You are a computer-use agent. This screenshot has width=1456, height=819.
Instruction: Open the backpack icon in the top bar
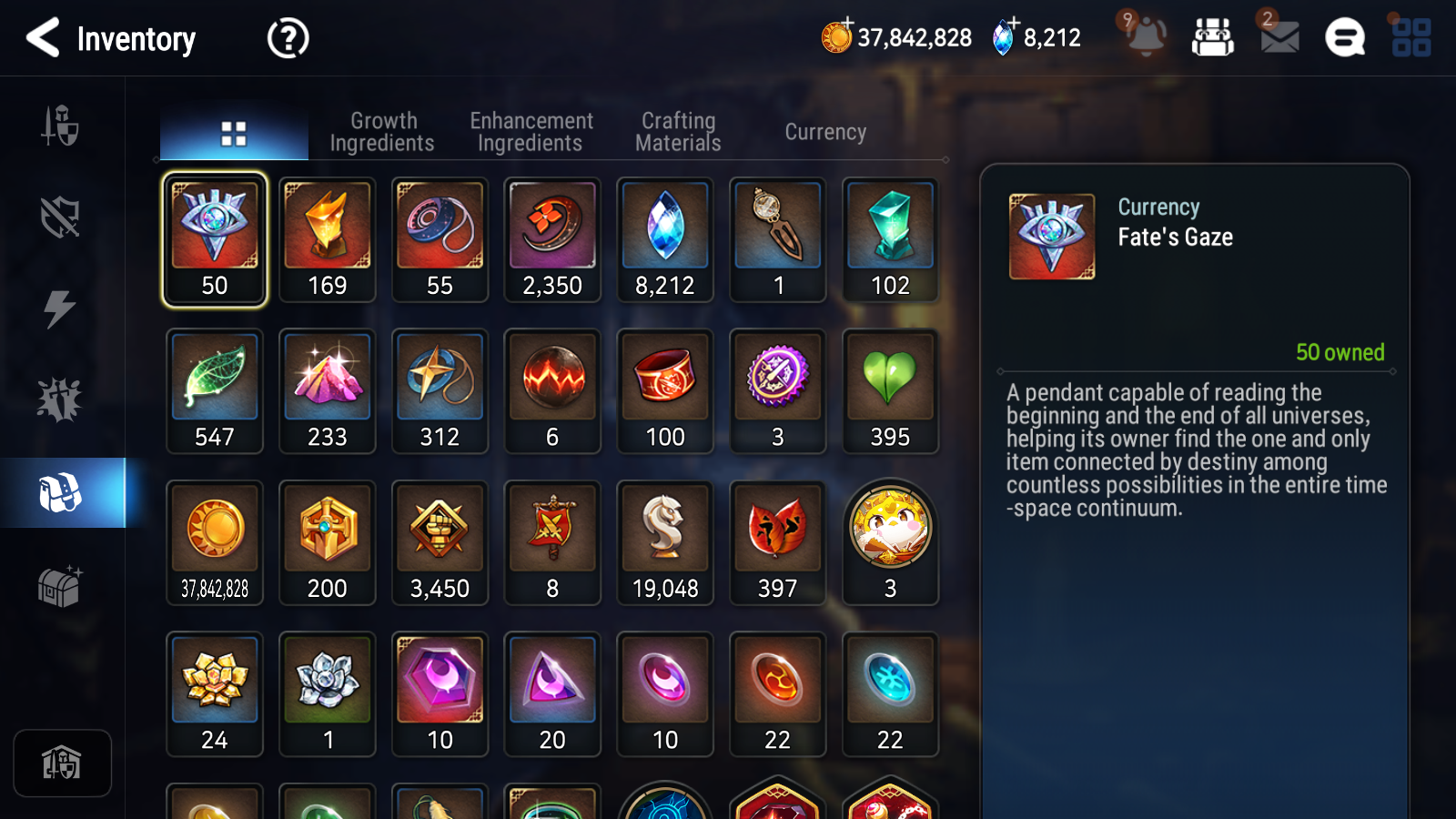click(1214, 37)
